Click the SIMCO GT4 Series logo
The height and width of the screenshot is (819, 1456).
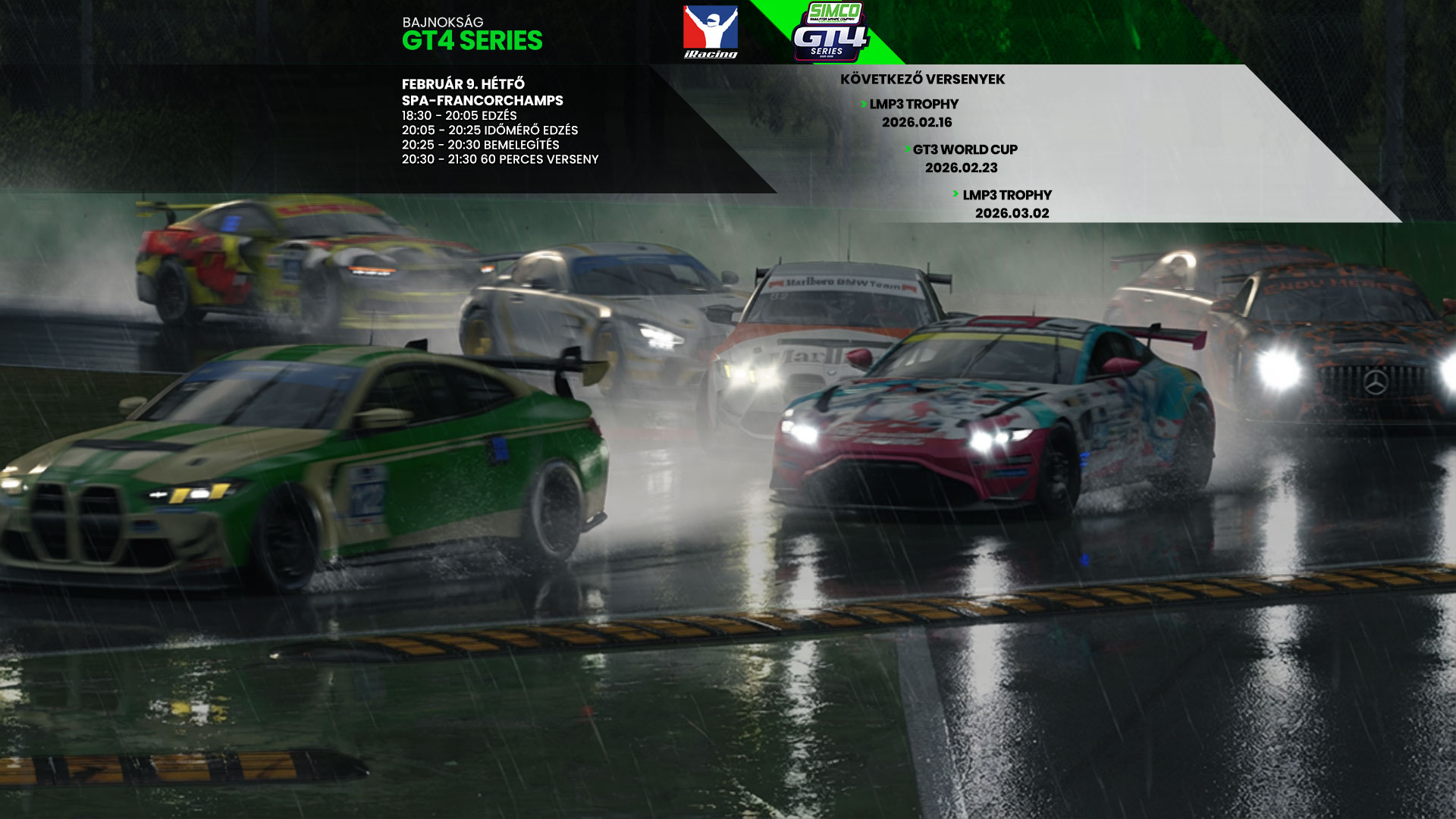pyautogui.click(x=830, y=32)
